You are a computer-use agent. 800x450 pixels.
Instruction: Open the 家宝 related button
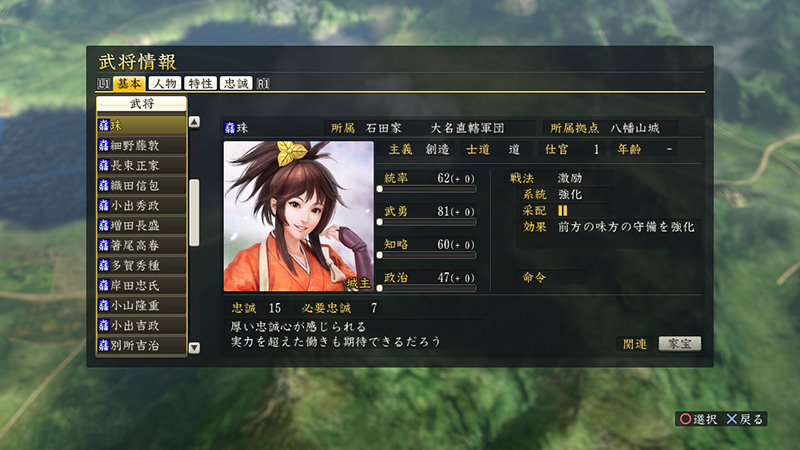(679, 343)
